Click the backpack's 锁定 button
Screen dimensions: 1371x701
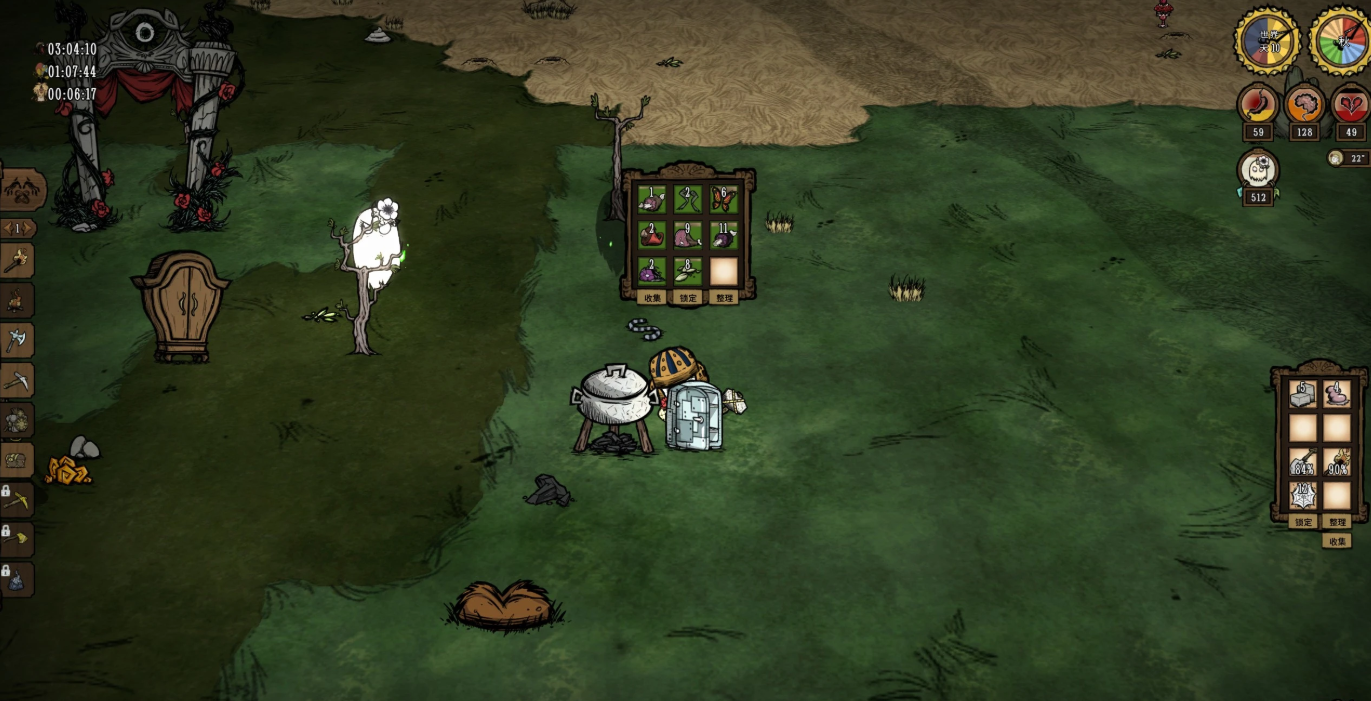click(x=1303, y=522)
